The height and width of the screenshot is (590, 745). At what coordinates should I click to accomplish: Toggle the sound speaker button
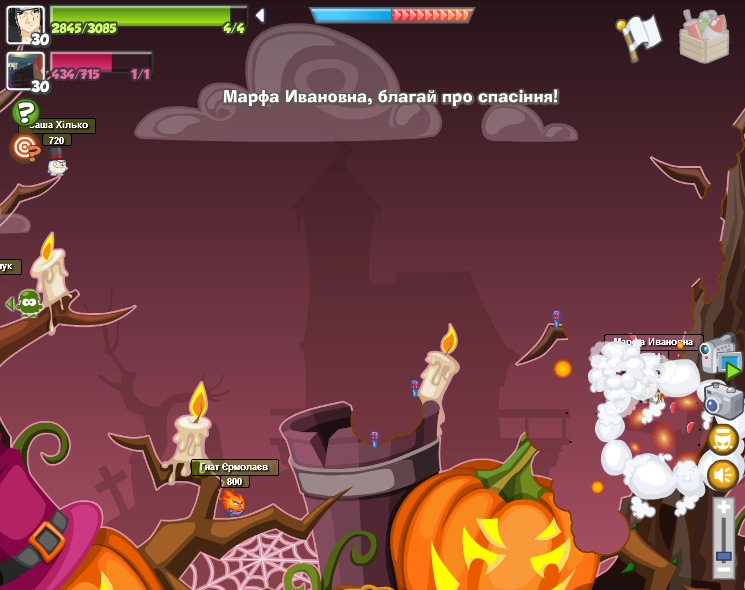[x=722, y=474]
